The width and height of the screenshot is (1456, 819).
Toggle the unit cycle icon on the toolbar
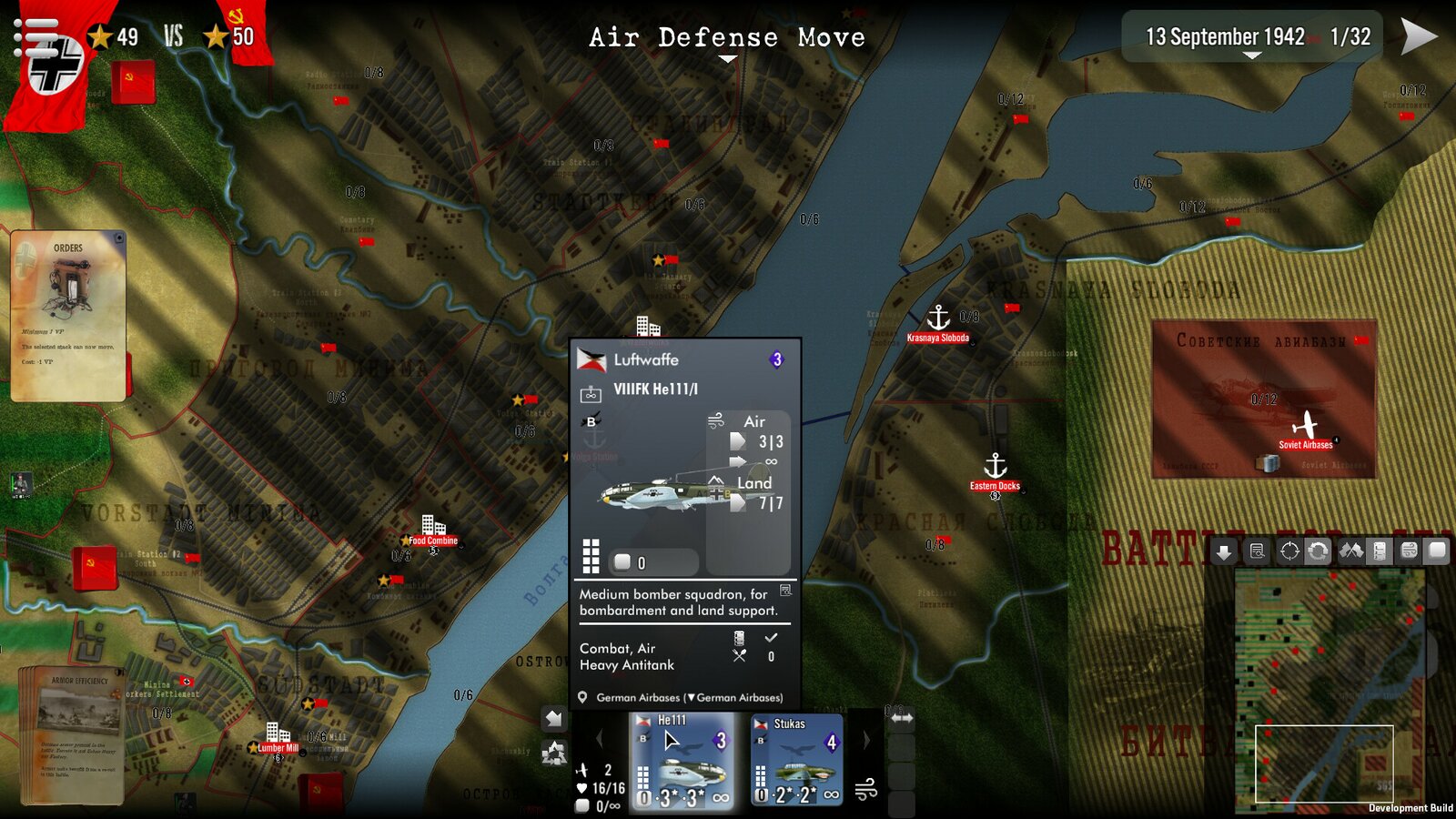click(1319, 551)
